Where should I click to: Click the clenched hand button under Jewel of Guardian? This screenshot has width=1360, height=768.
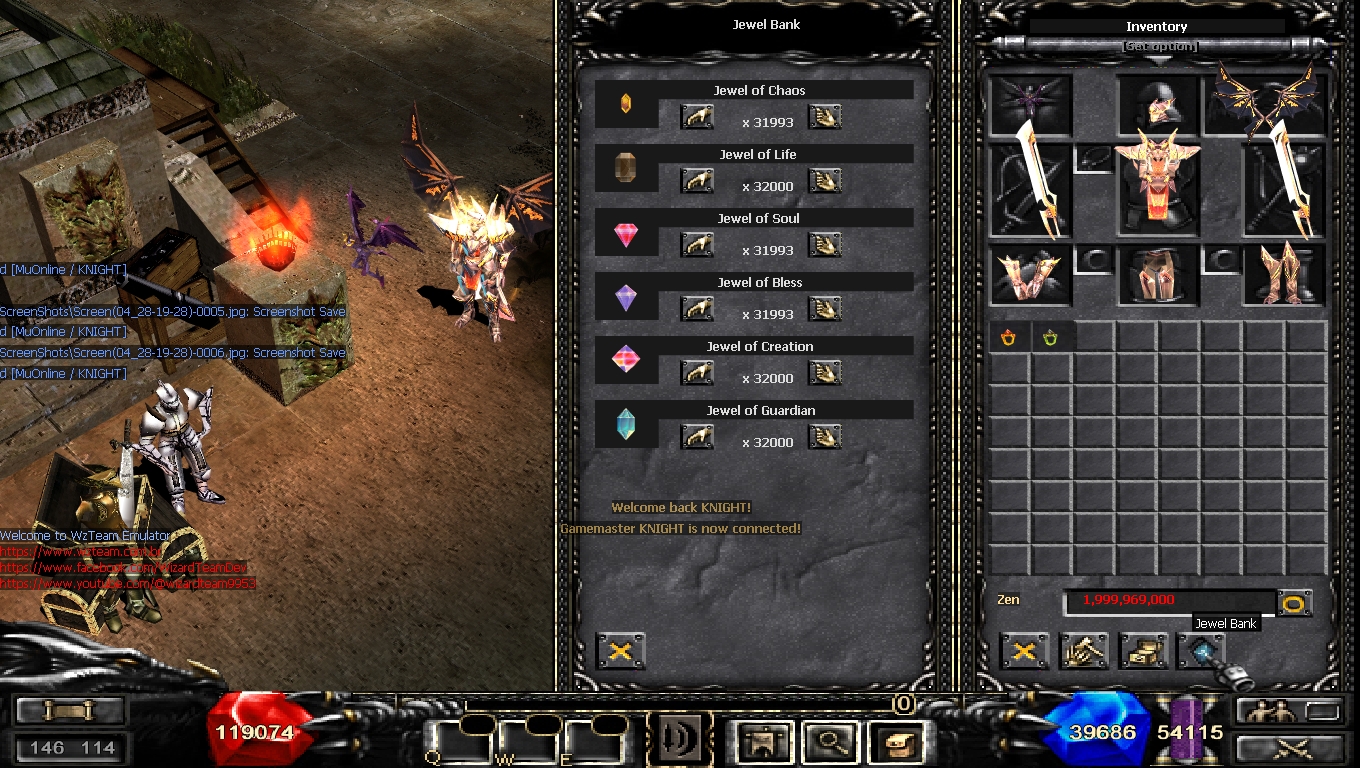697,437
